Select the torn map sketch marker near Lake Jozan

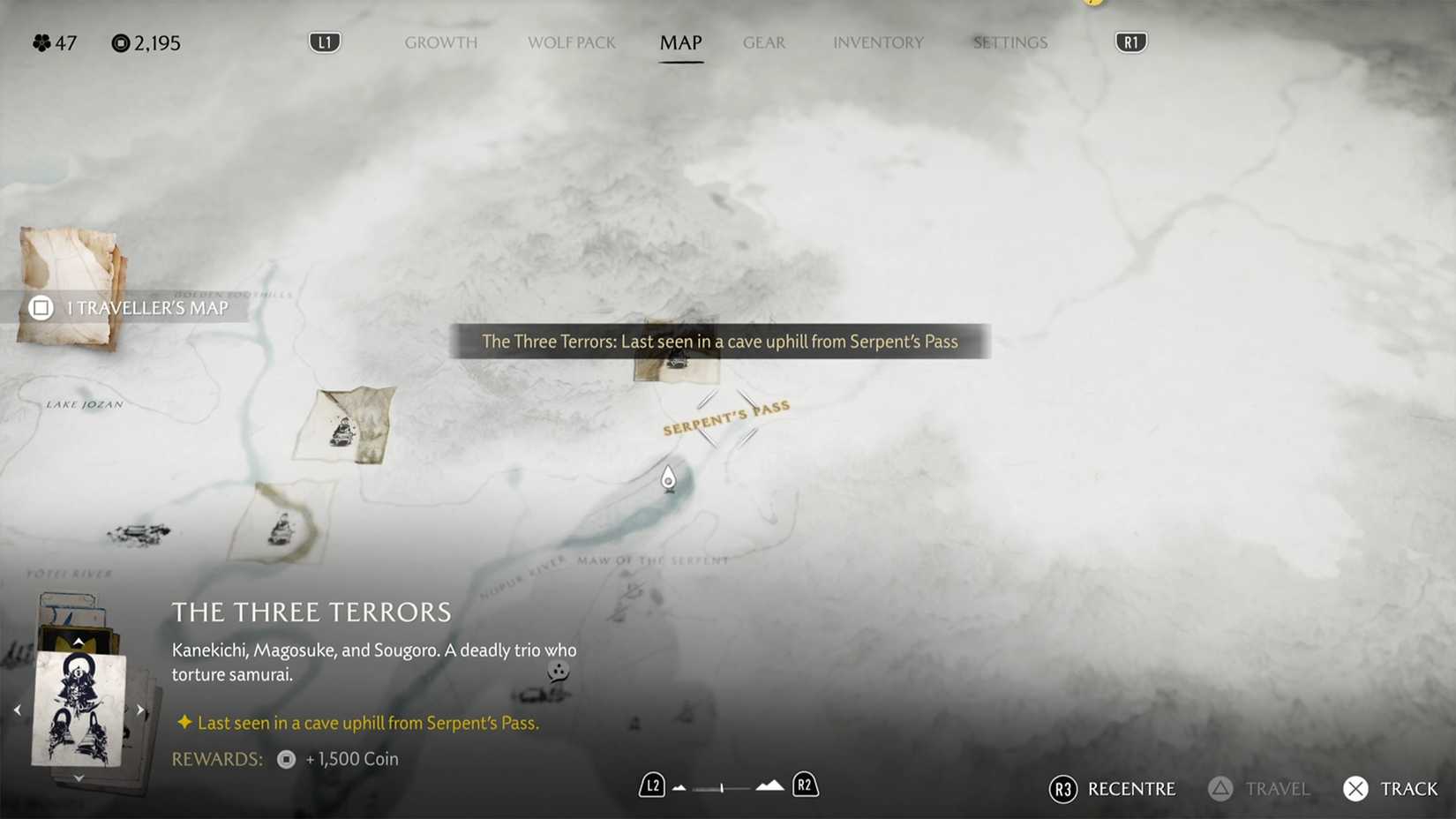[x=346, y=426]
